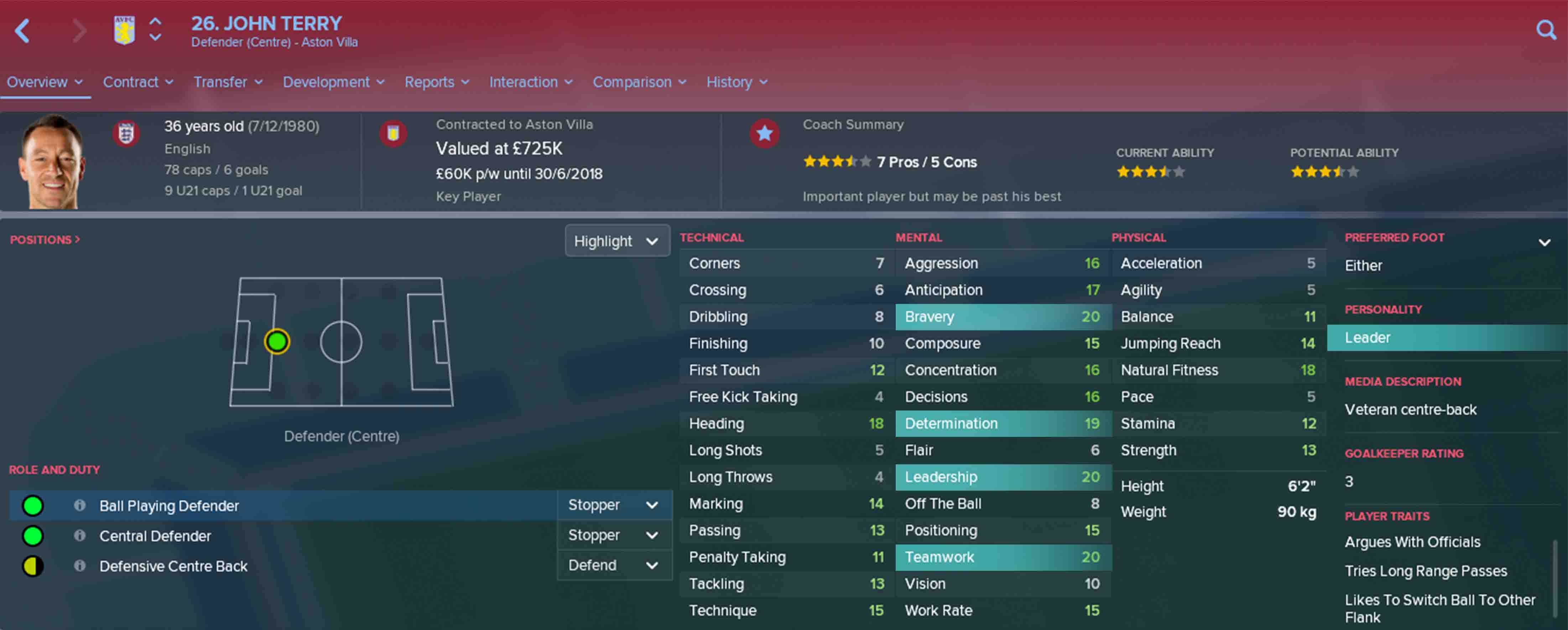This screenshot has height=630, width=1568.
Task: Choose the Central Defender role row
Action: (x=155, y=536)
